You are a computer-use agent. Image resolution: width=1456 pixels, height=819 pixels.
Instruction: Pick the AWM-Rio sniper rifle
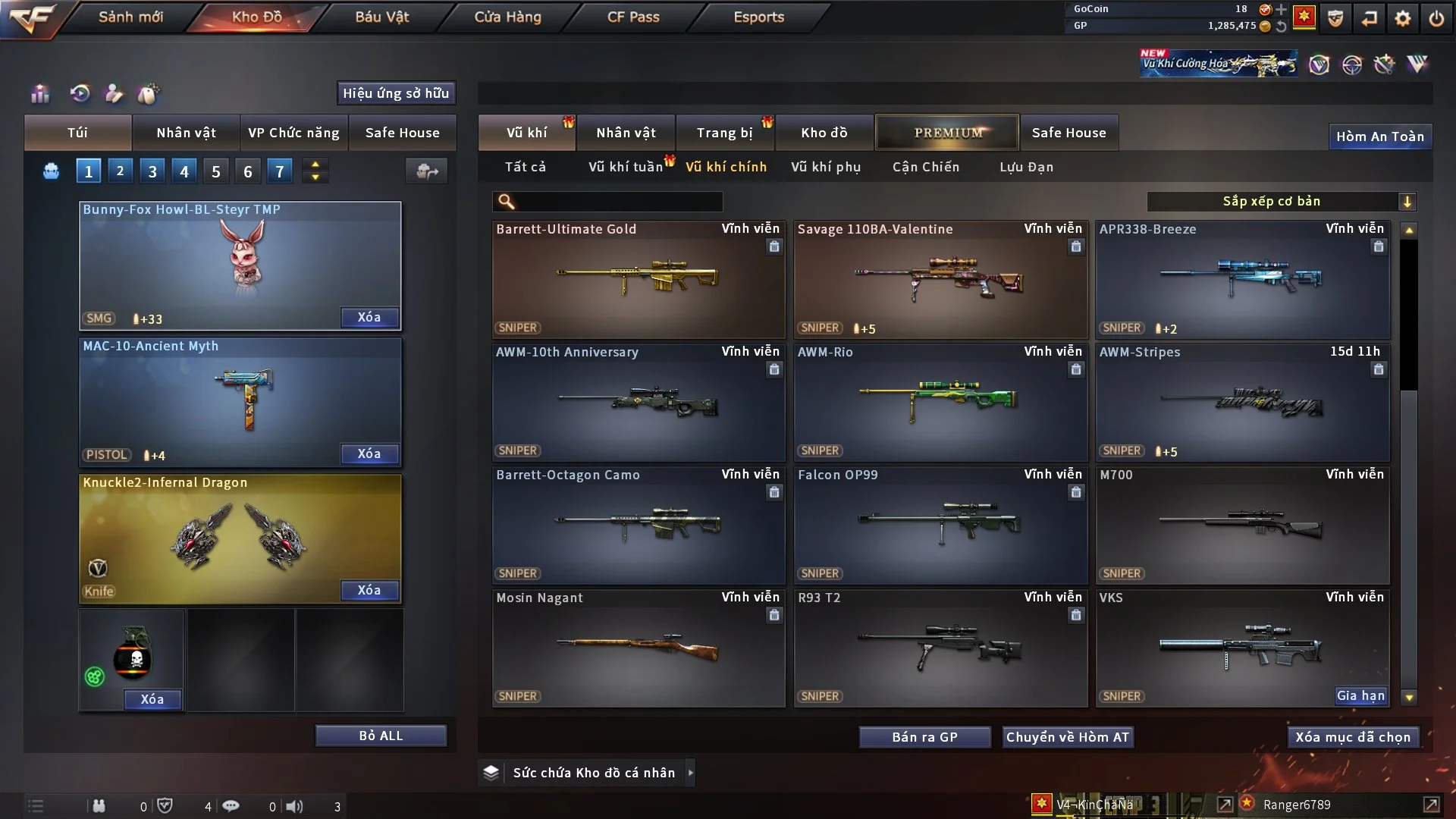click(940, 402)
